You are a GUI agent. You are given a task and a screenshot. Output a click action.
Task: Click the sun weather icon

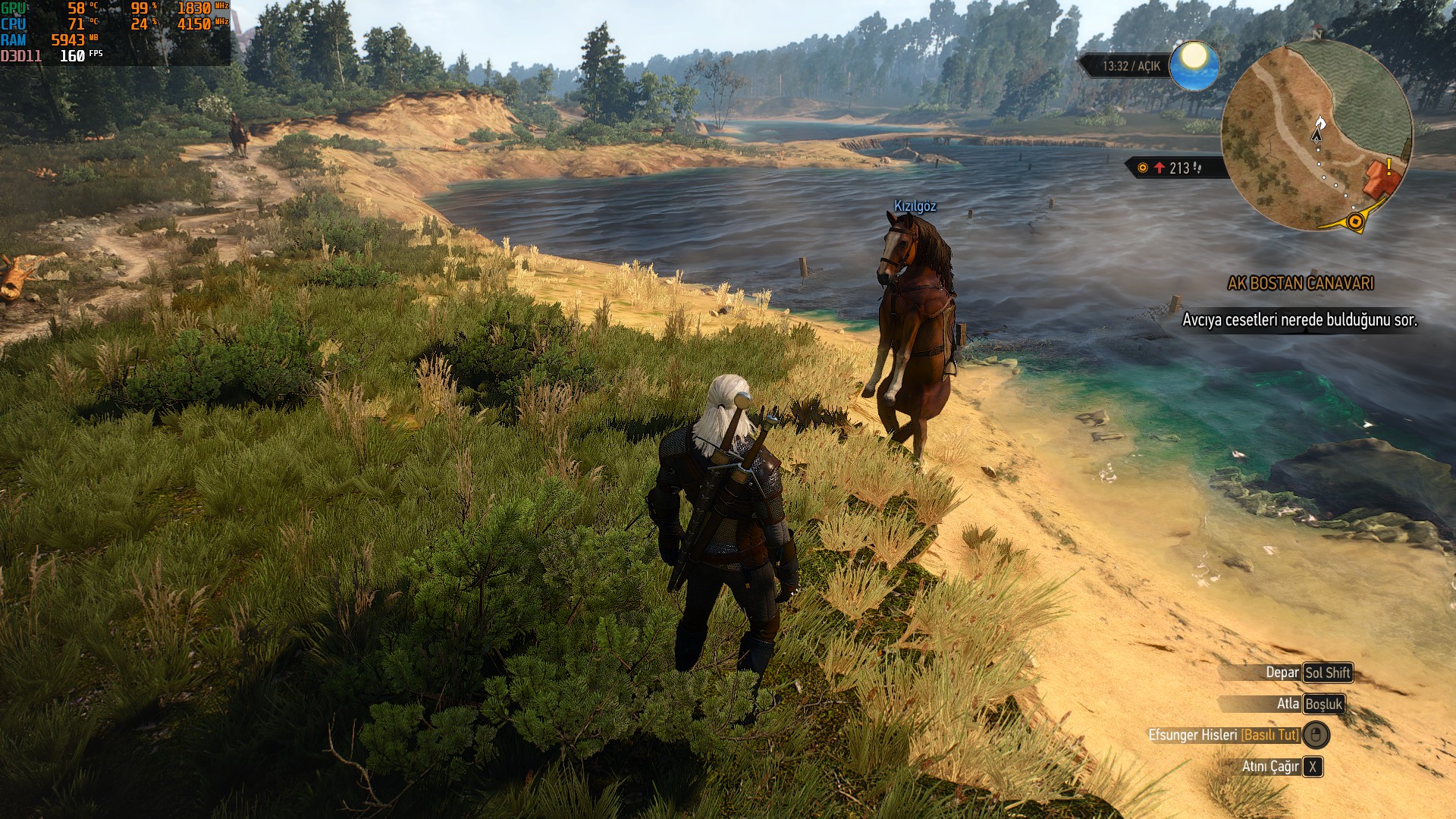click(x=1194, y=65)
